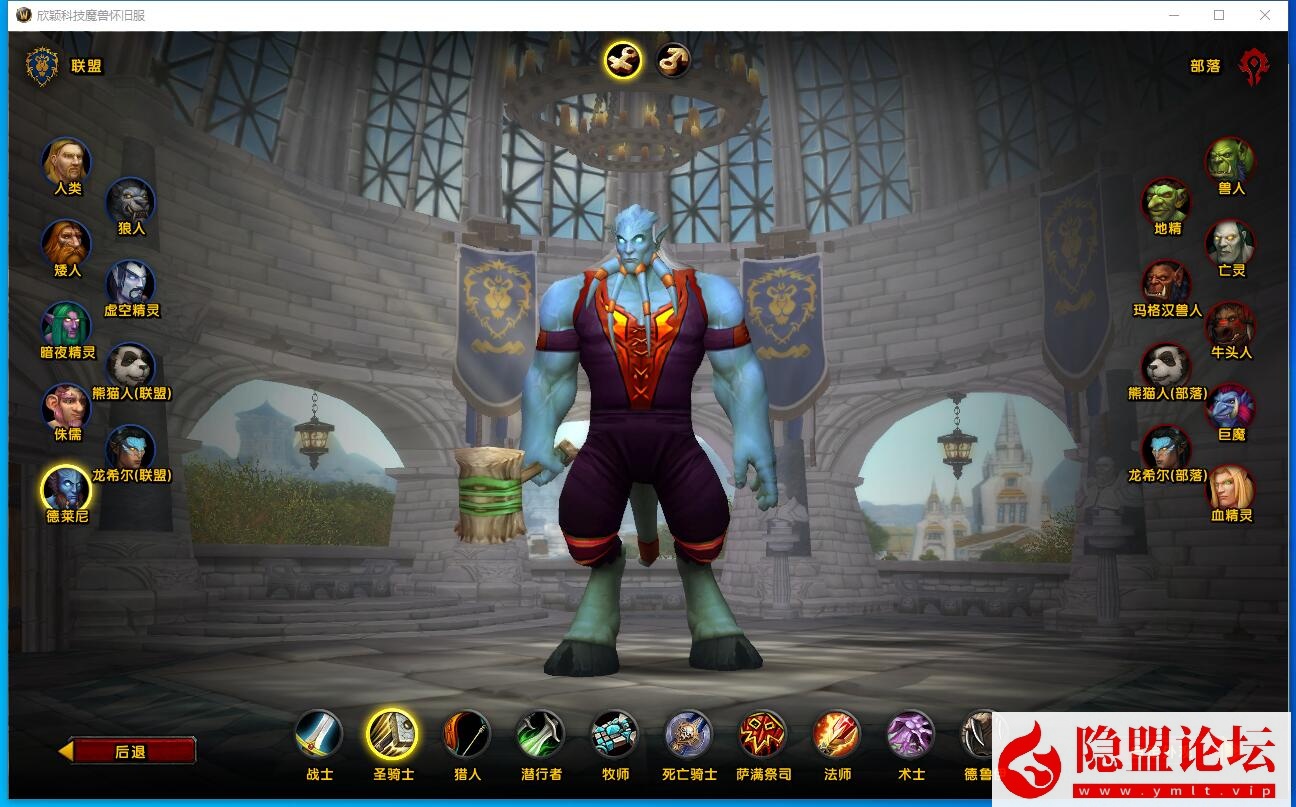Choose the Worgen (狼人) race portrait

[131, 203]
